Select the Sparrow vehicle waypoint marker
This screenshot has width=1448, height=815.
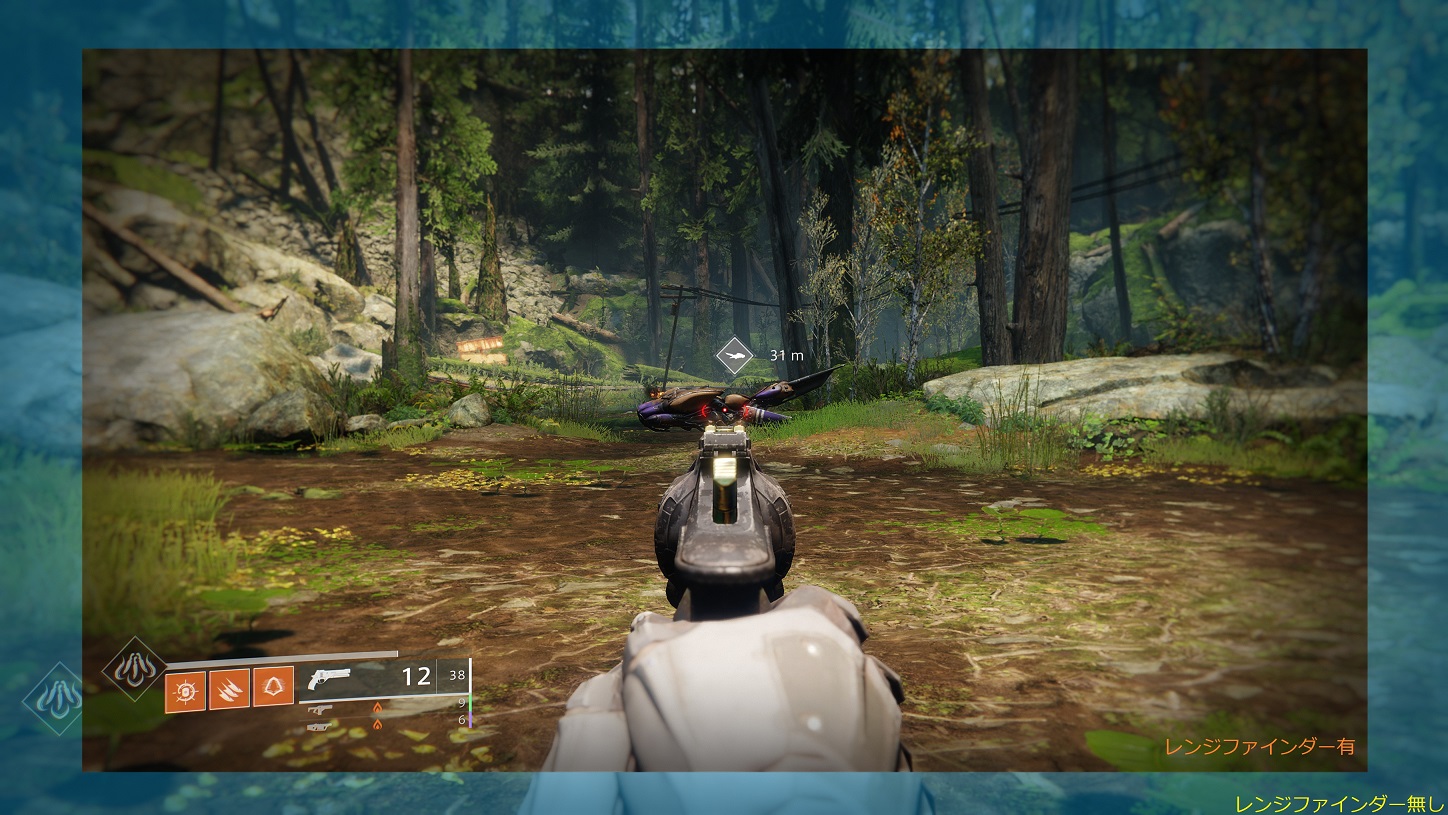pyautogui.click(x=735, y=356)
